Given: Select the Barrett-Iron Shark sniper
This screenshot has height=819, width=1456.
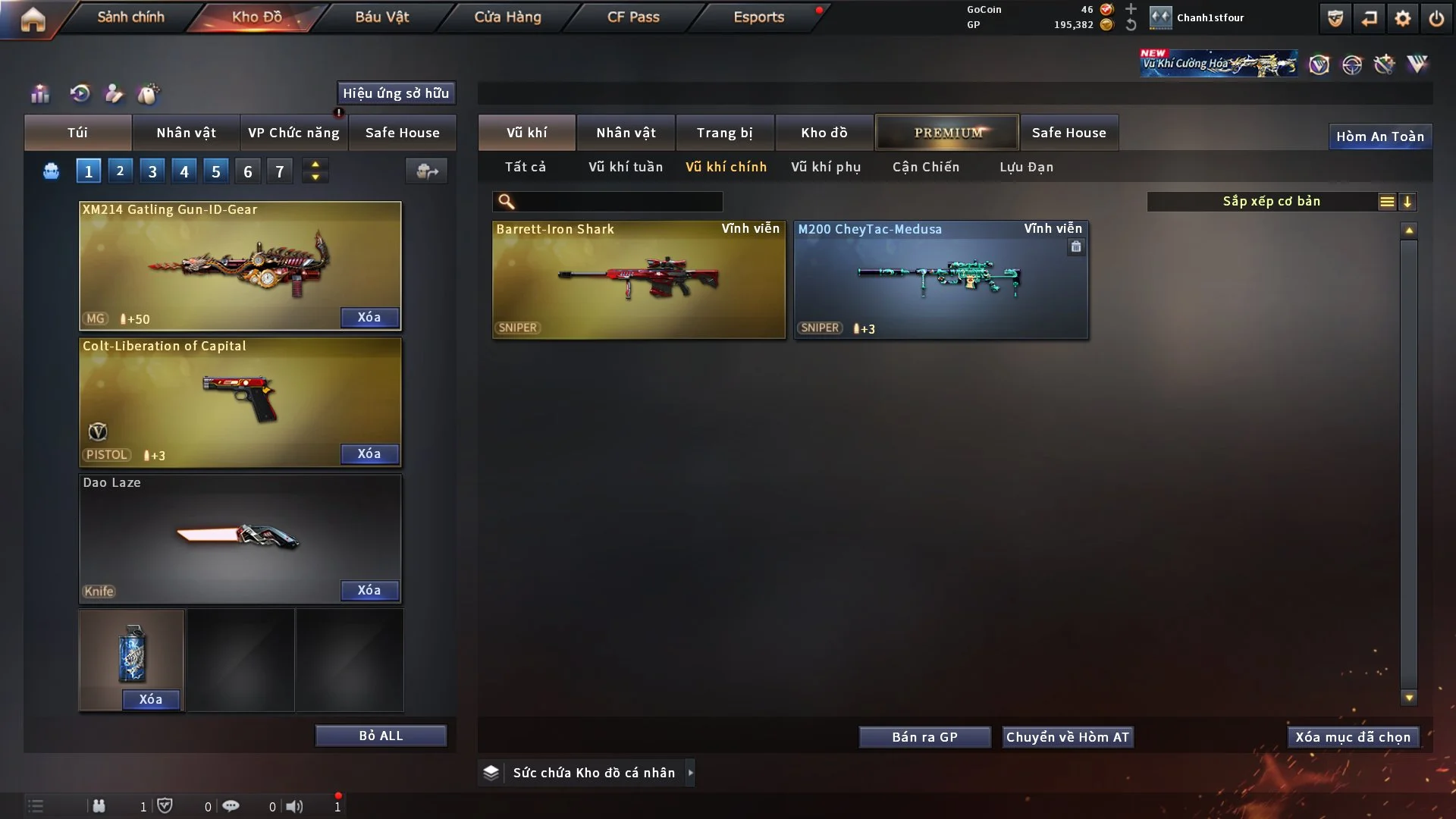Looking at the screenshot, I should point(639,279).
